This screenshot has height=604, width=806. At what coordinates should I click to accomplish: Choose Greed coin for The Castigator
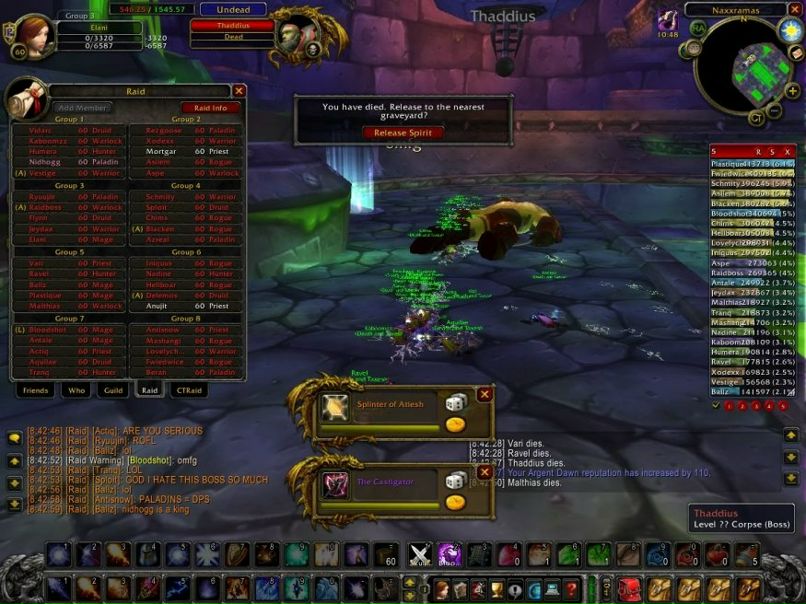455,502
